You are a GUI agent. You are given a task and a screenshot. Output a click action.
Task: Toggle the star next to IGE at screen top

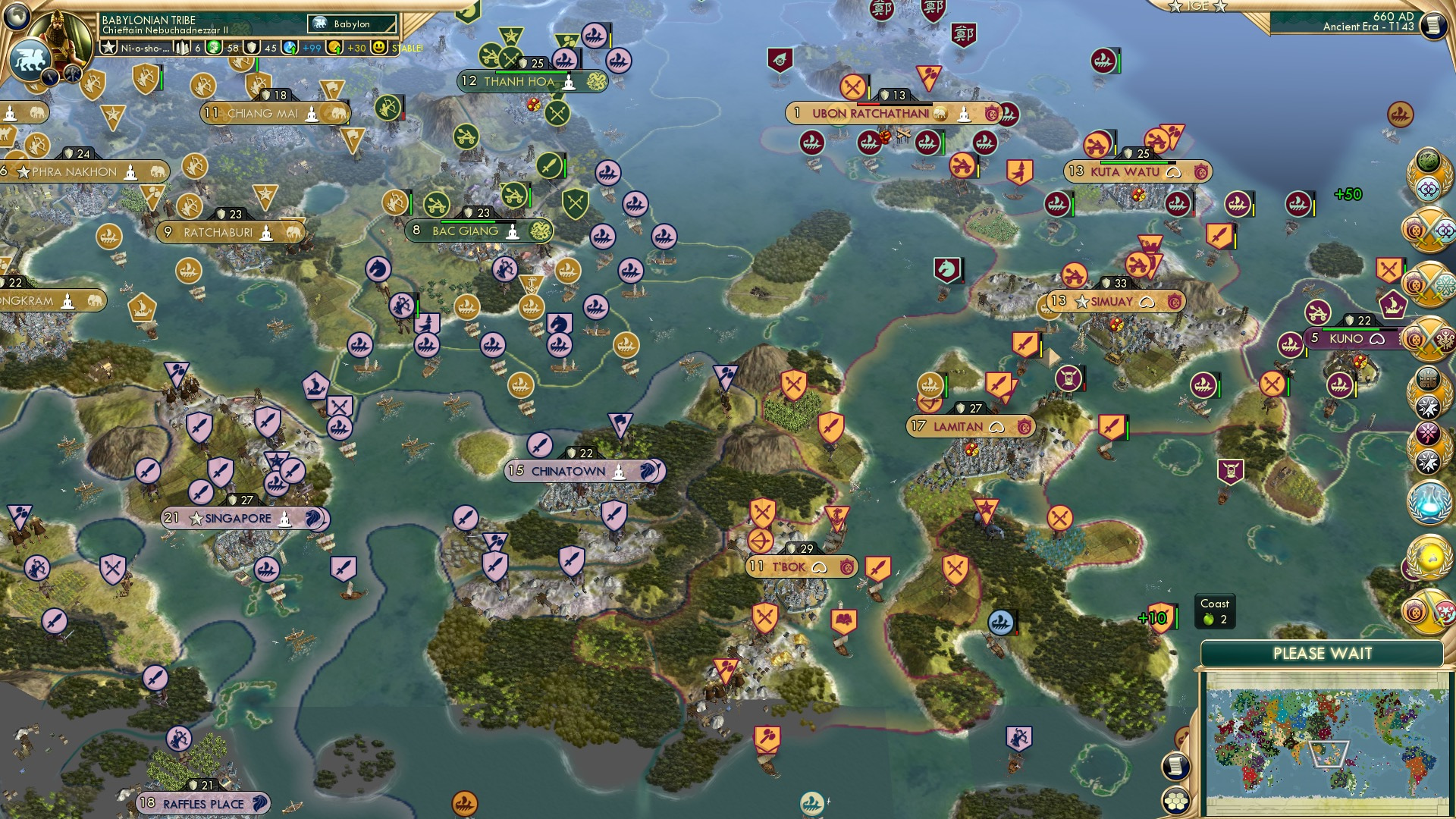pos(1175,7)
